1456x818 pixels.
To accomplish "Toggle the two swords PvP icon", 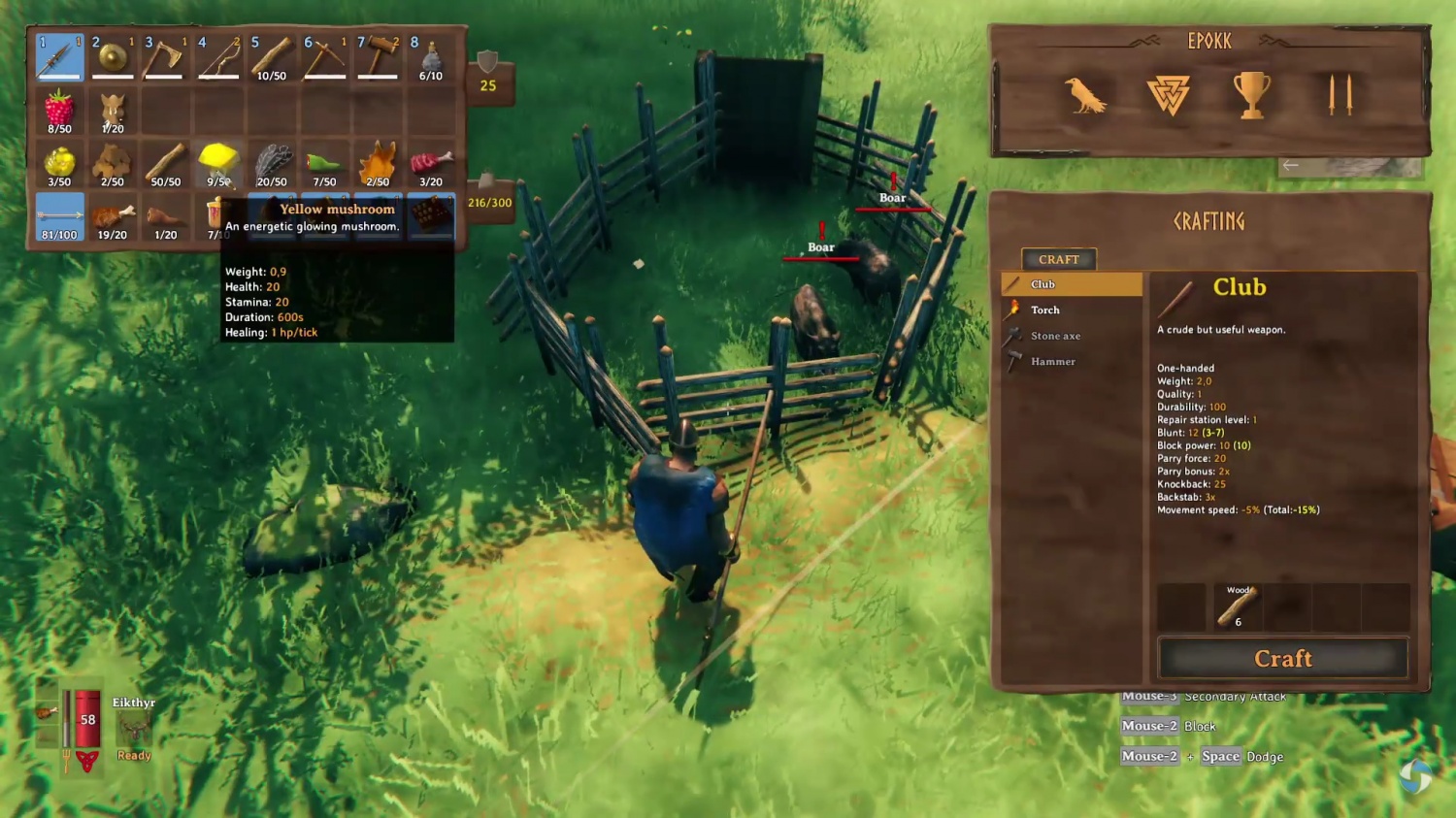I will pos(1340,95).
